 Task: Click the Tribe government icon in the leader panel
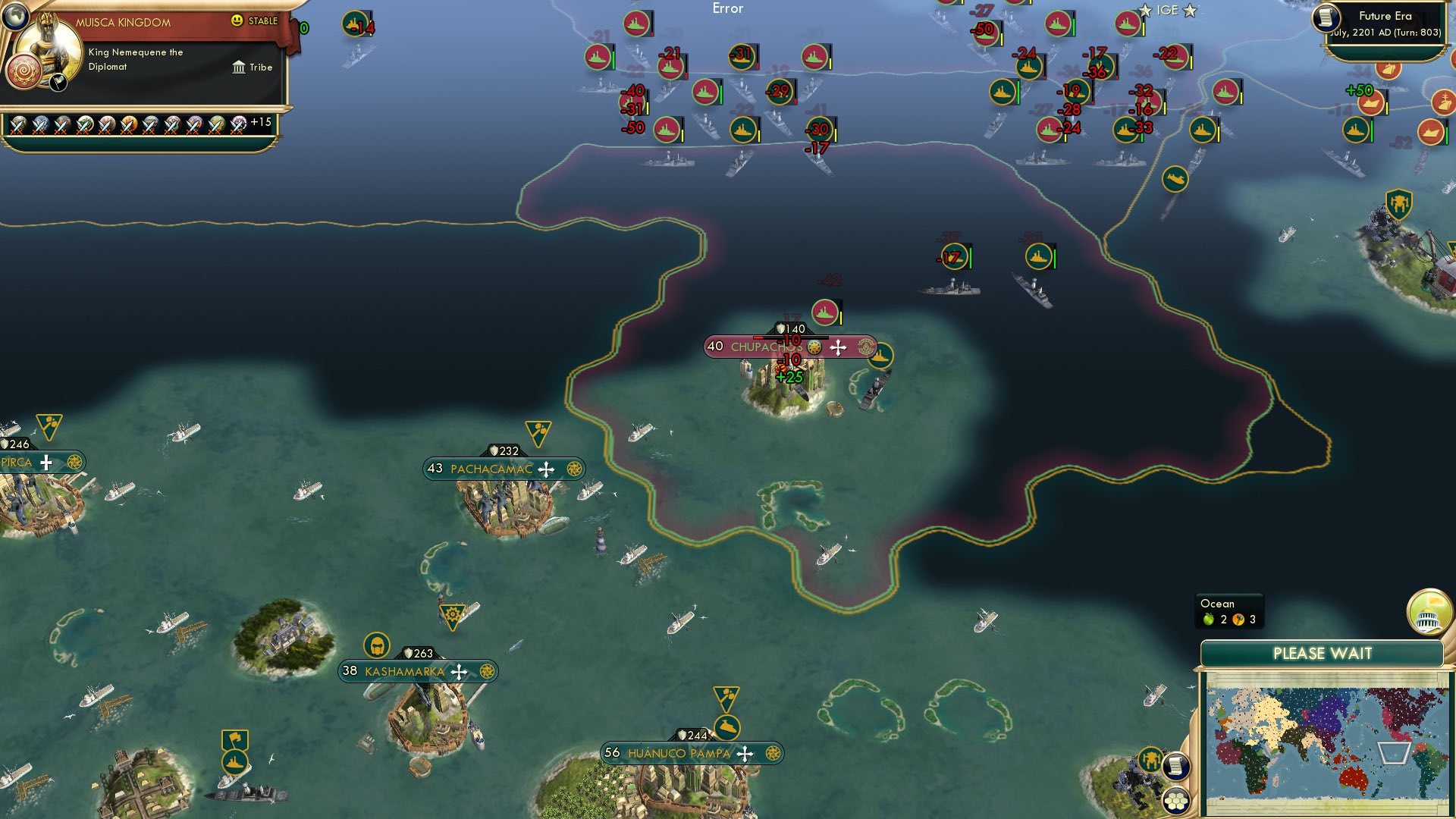pyautogui.click(x=238, y=67)
